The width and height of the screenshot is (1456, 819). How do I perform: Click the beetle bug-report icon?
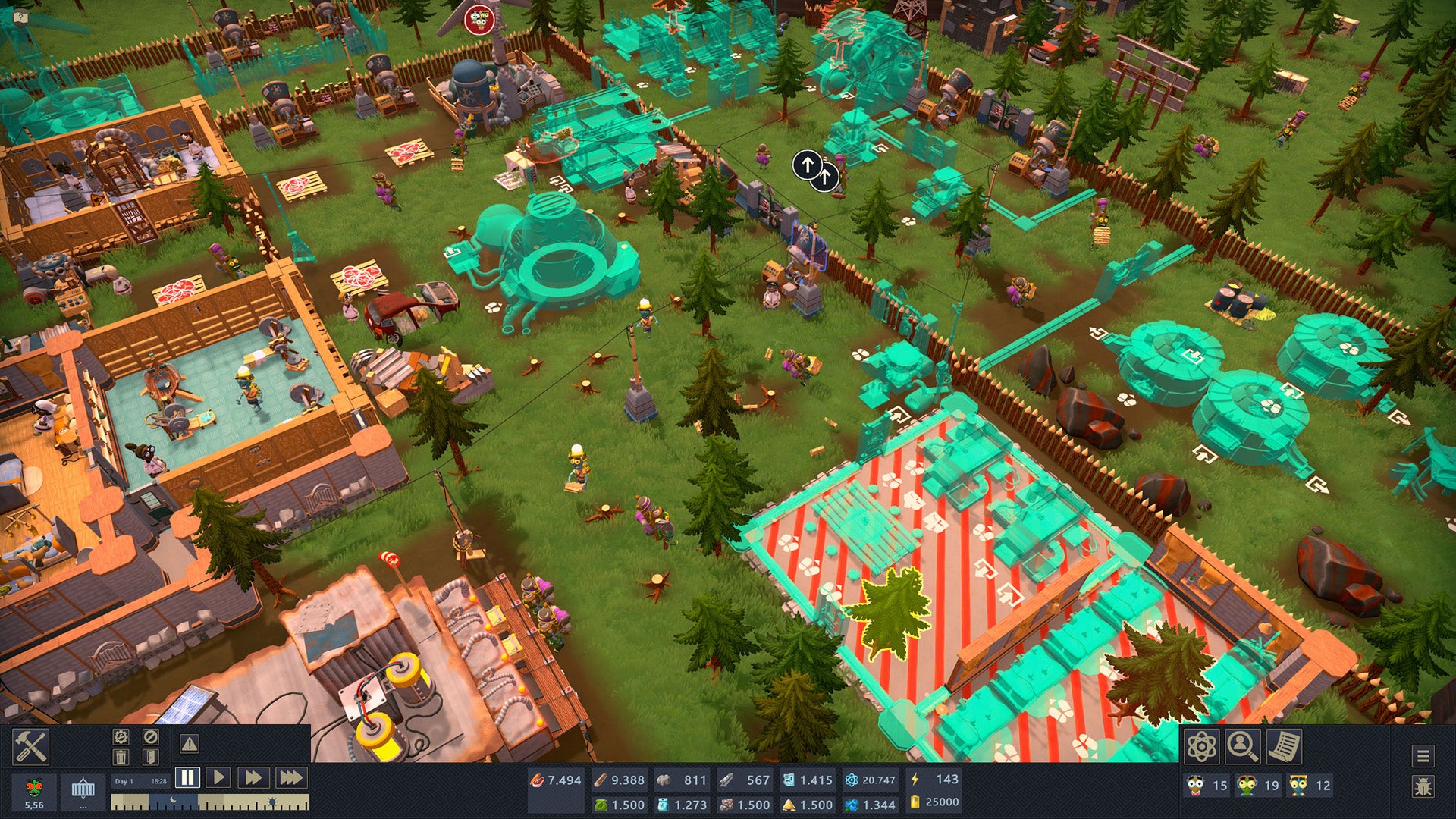pyautogui.click(x=1424, y=786)
